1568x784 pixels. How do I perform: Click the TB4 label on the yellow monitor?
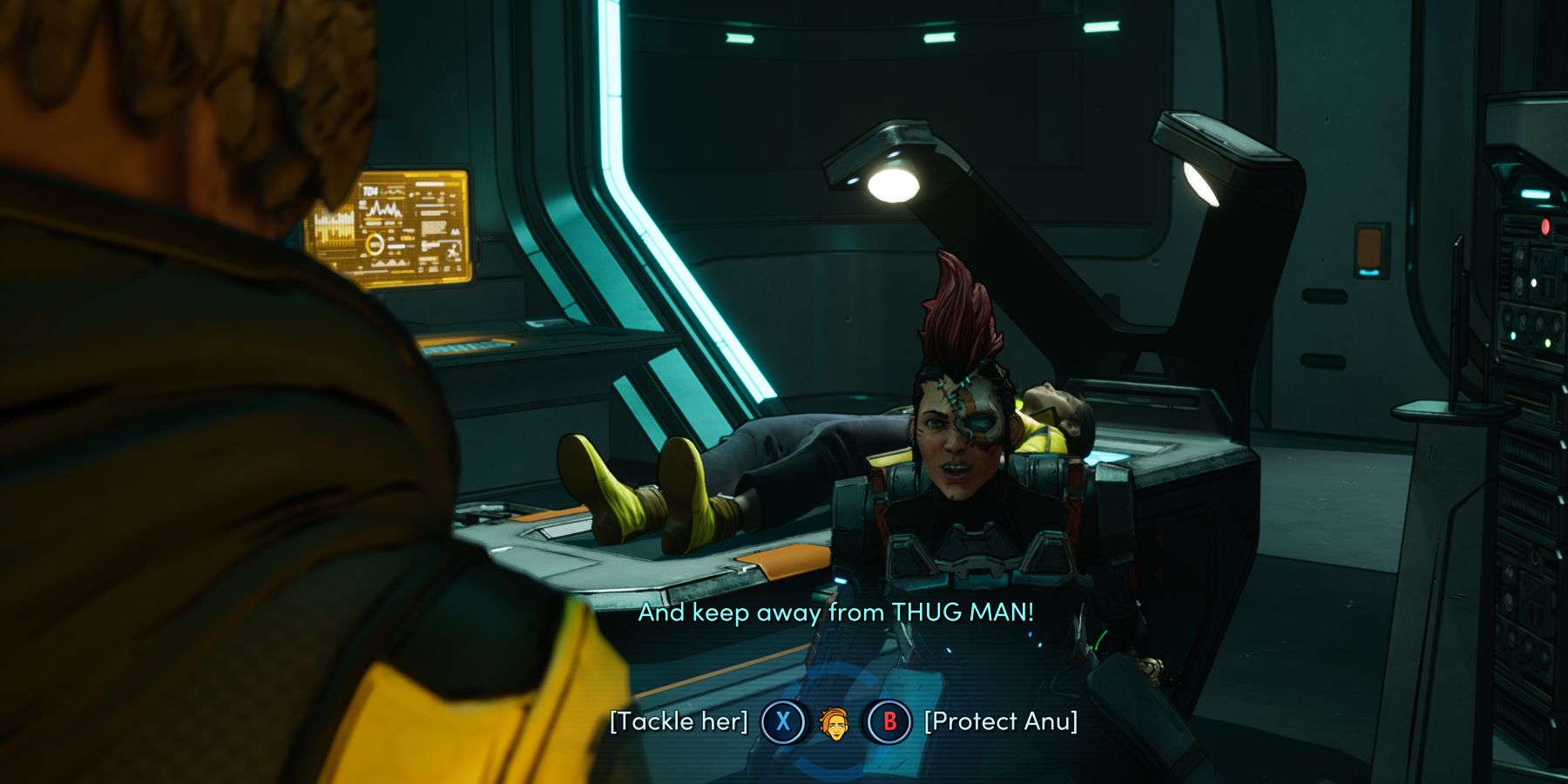[x=370, y=191]
